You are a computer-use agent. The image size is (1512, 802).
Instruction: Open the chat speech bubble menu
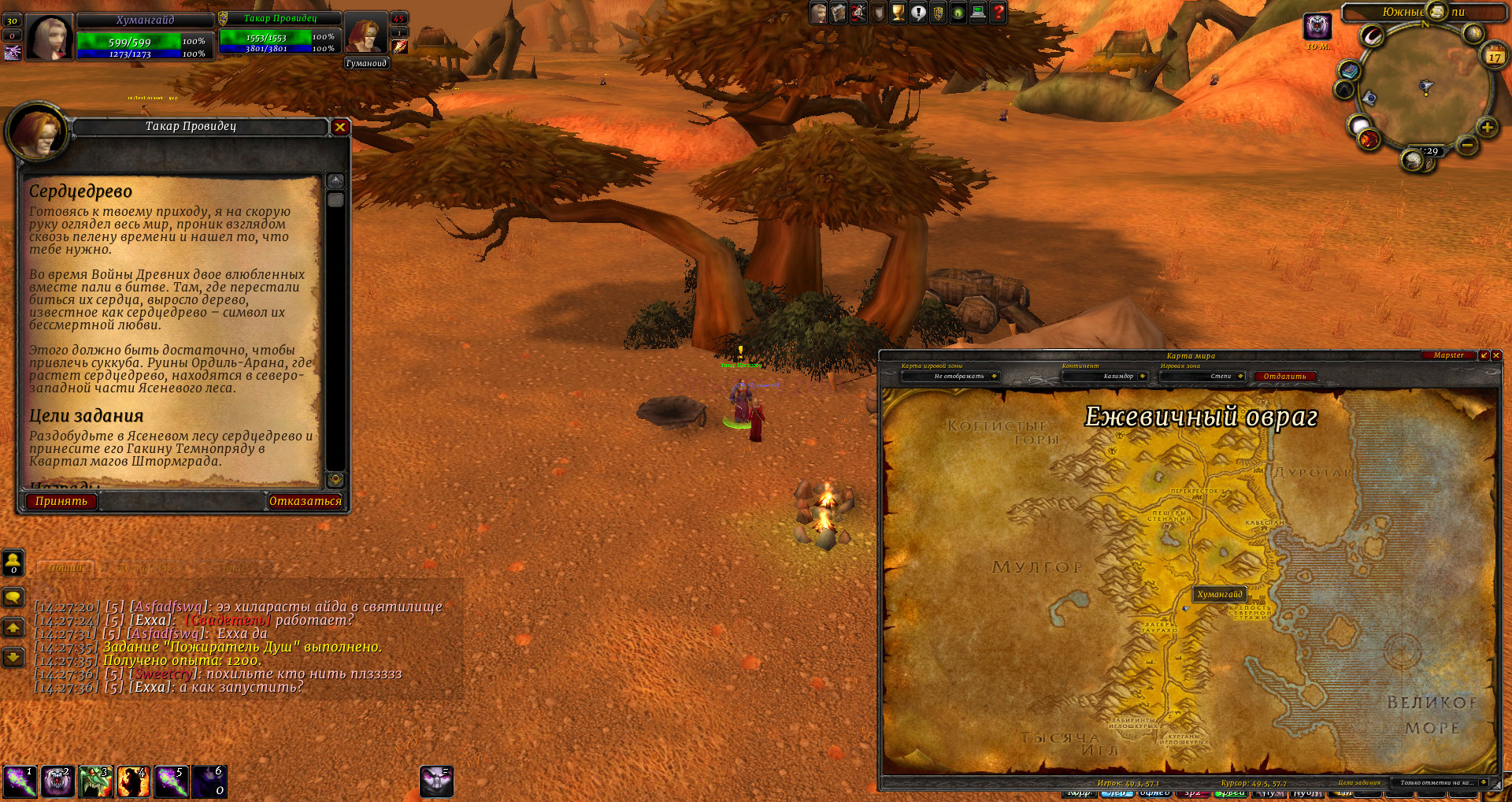[13, 597]
